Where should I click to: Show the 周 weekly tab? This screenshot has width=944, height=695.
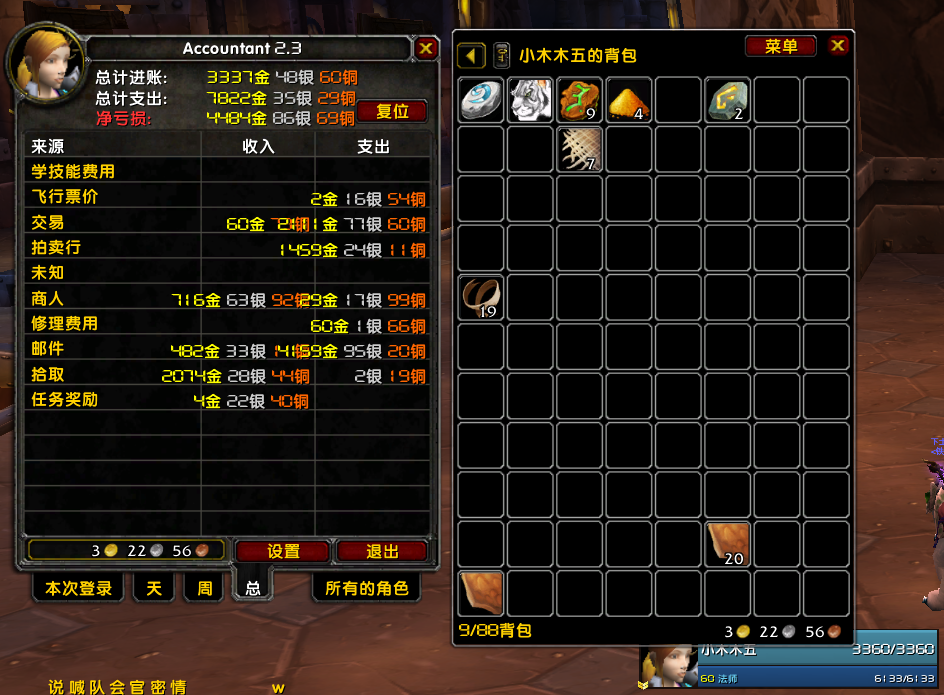(204, 588)
